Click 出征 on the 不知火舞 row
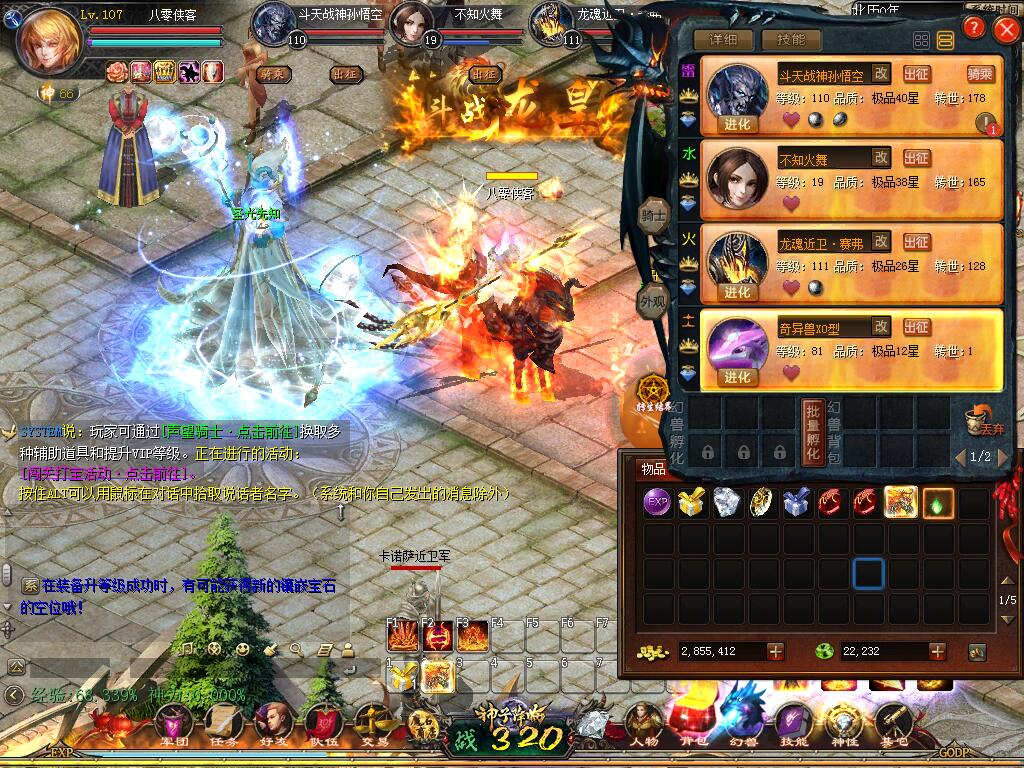 pyautogui.click(x=916, y=158)
